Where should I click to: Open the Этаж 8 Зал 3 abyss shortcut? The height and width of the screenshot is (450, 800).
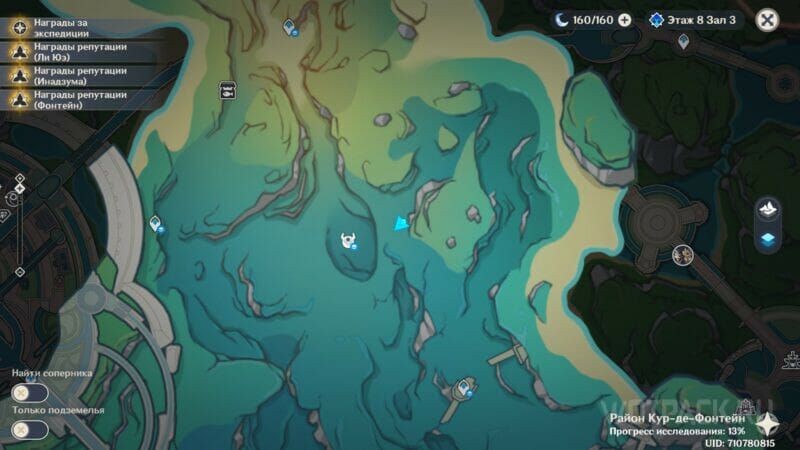pos(693,19)
